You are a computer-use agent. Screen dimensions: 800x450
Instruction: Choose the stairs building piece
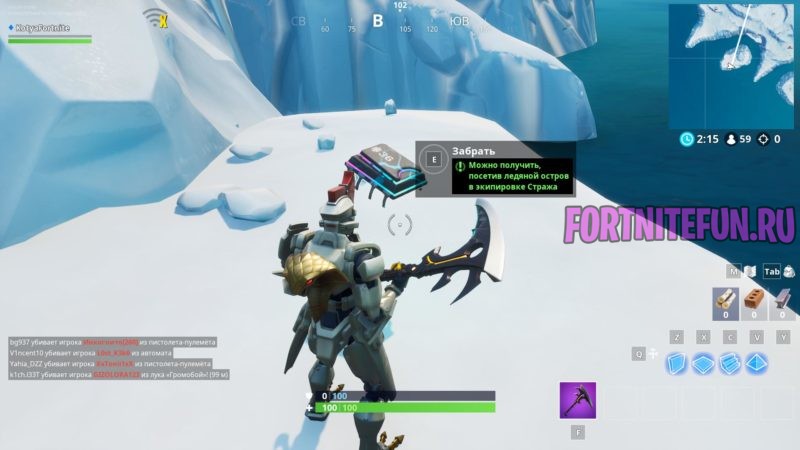(730, 363)
